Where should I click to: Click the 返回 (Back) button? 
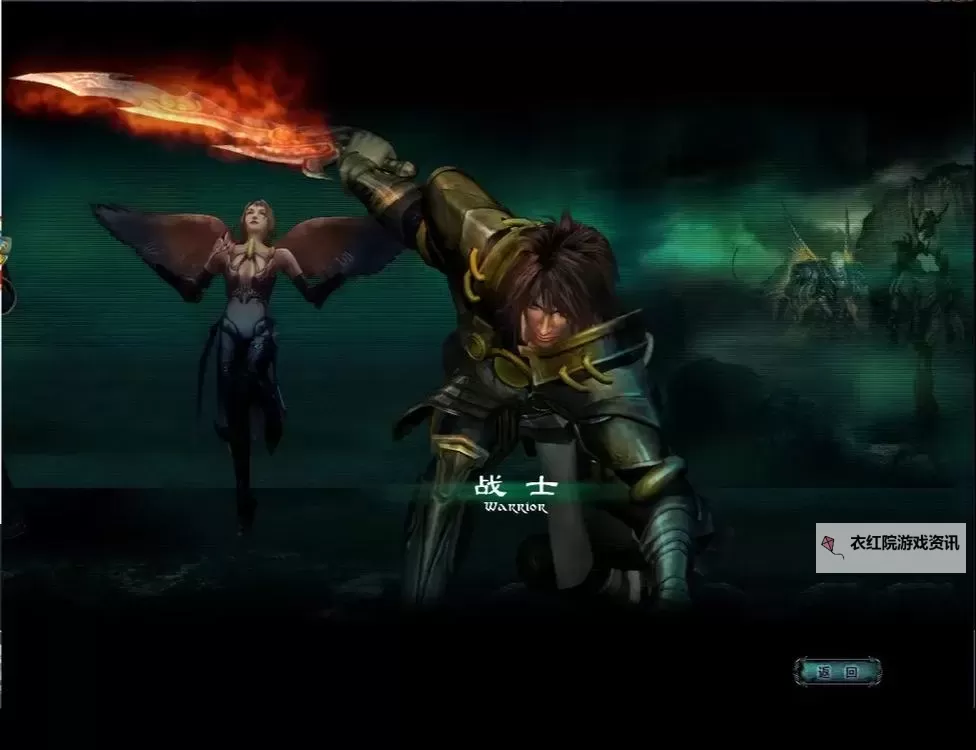coord(837,672)
